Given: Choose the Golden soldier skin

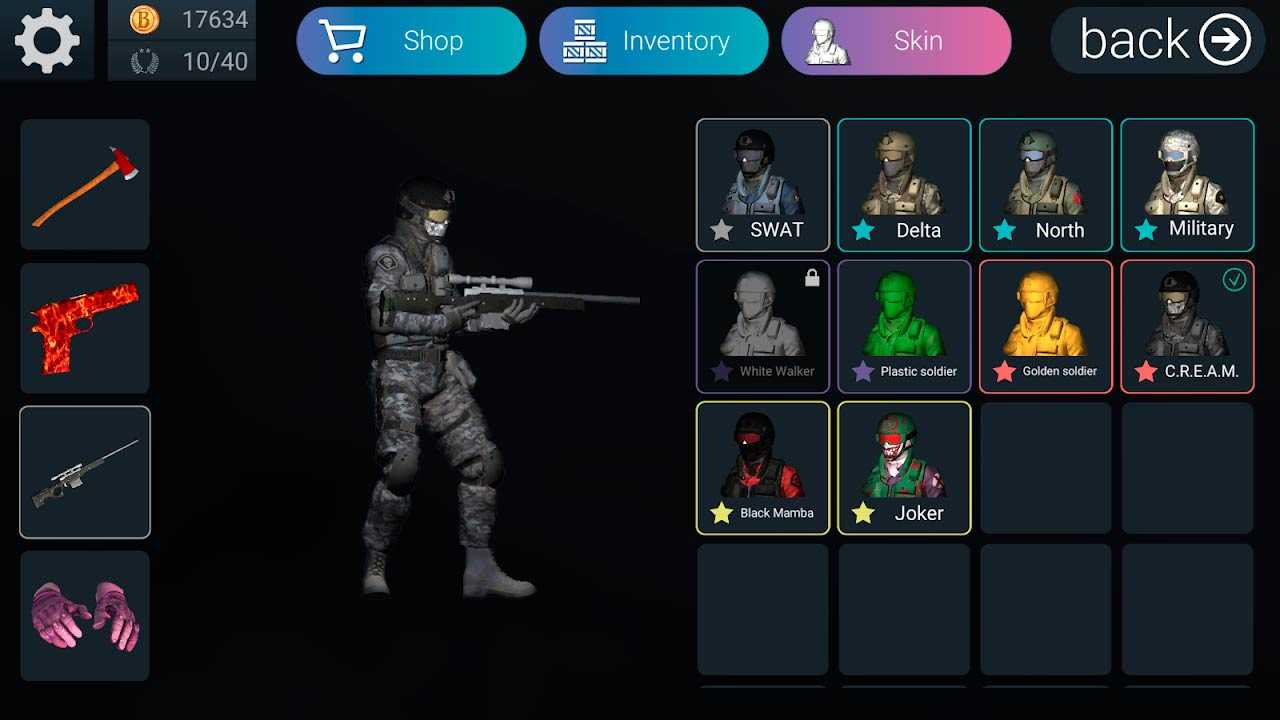Looking at the screenshot, I should pyautogui.click(x=1046, y=326).
